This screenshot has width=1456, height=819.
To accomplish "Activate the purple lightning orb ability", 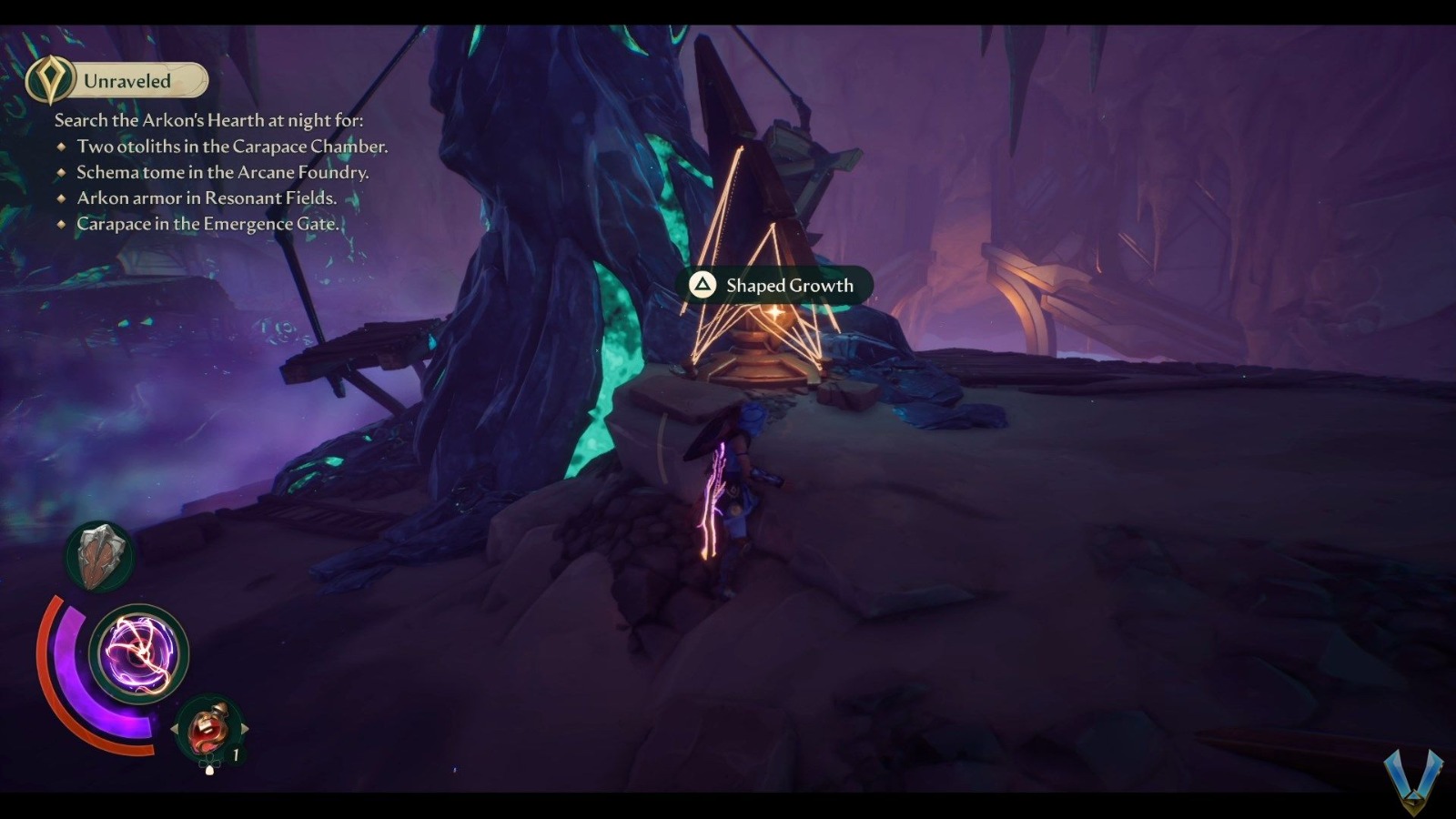I will (x=138, y=652).
